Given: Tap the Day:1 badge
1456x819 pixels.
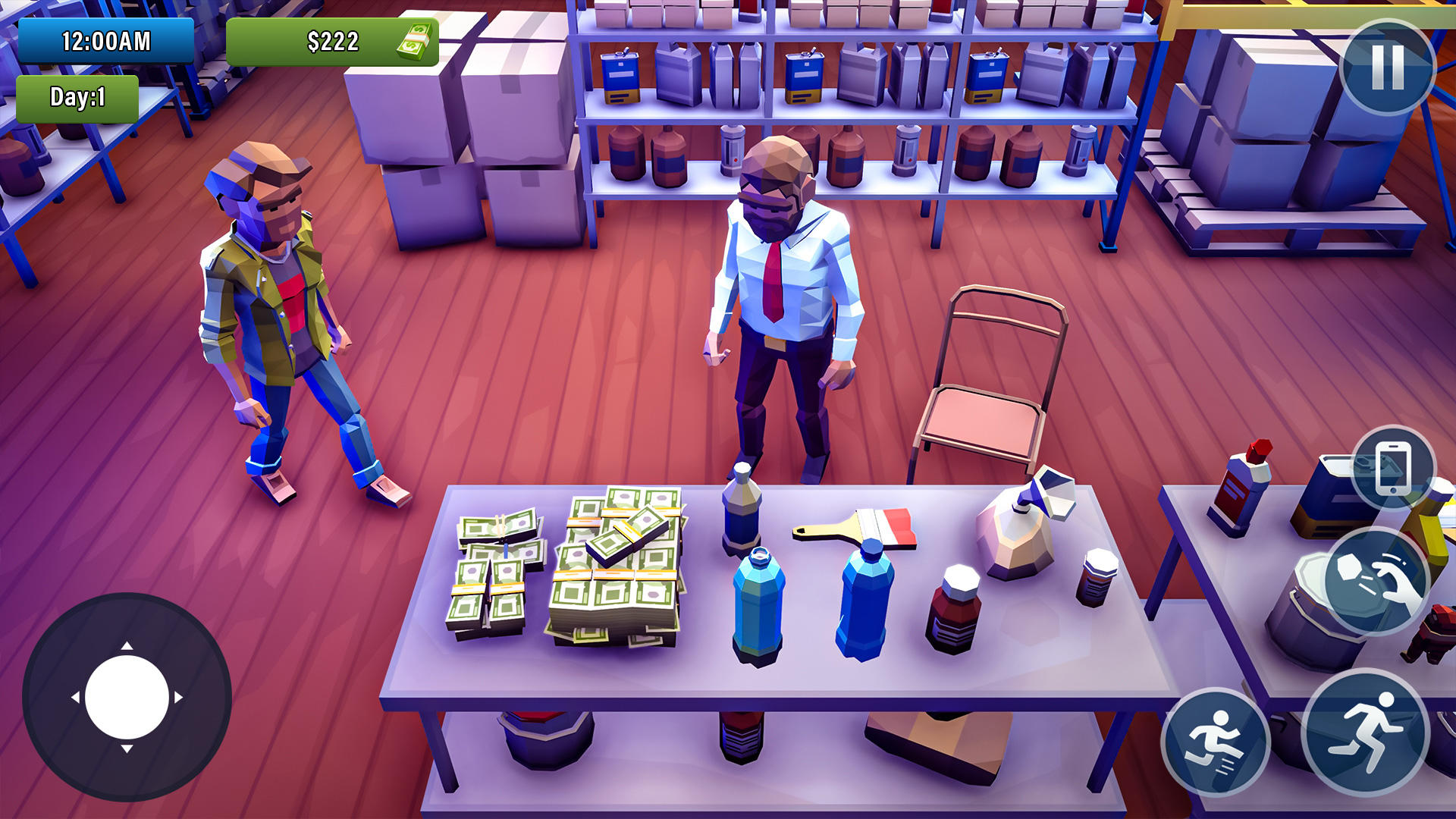Looking at the screenshot, I should coord(80,97).
